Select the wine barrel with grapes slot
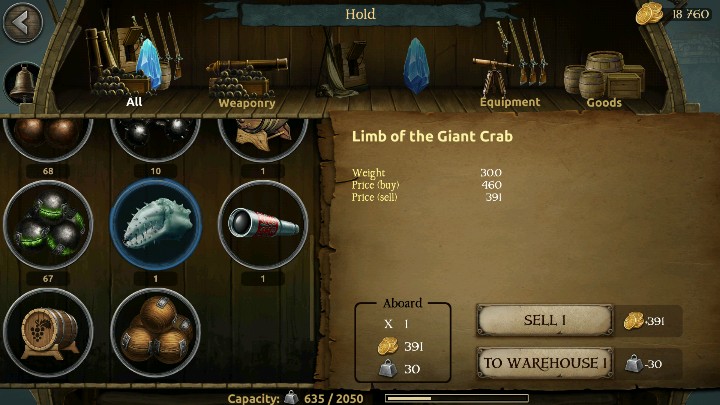This screenshot has height=405, width=720. (49, 332)
